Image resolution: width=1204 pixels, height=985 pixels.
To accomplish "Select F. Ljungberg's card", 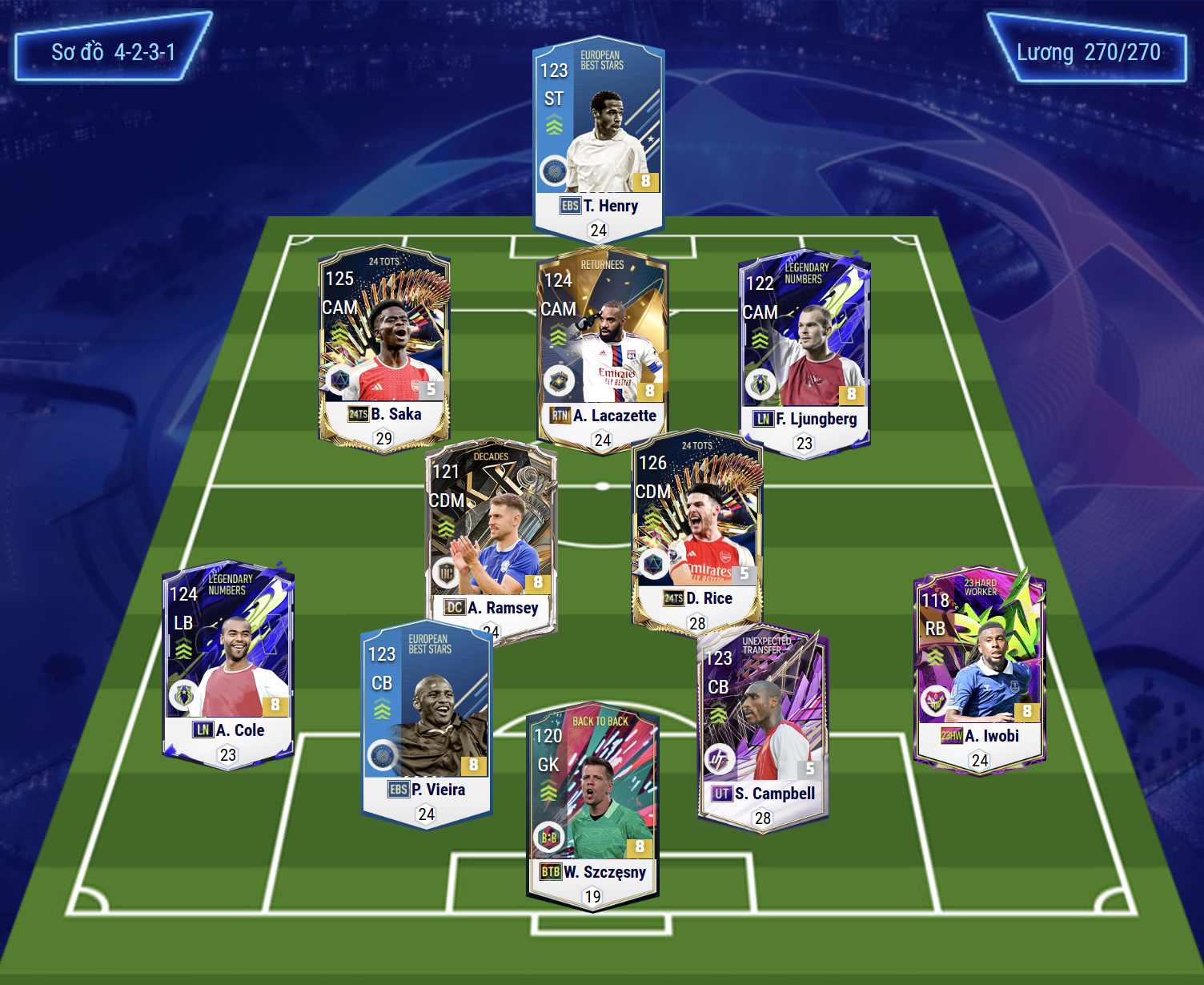I will (x=804, y=352).
